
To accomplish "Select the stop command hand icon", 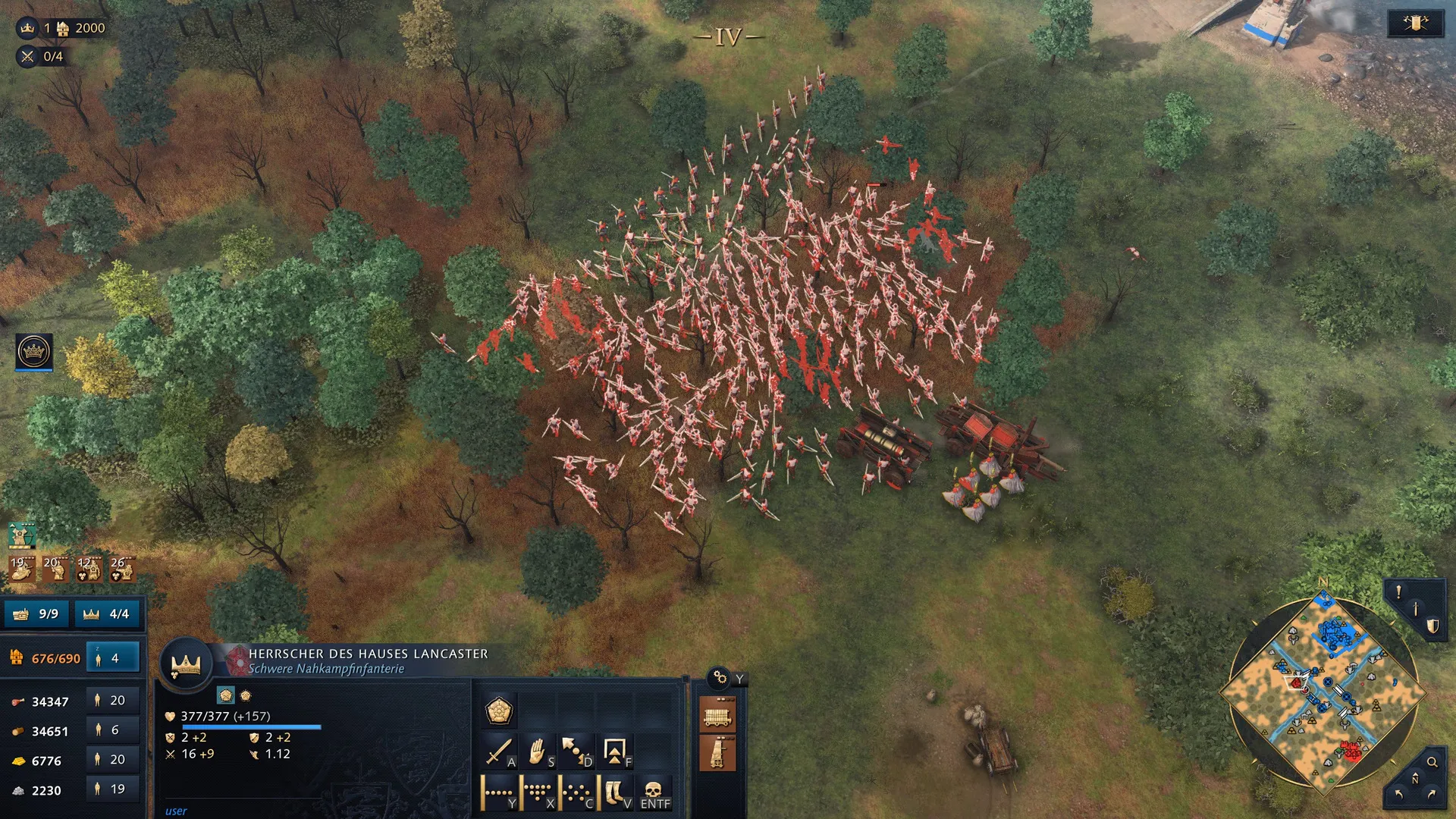I will pos(538,752).
